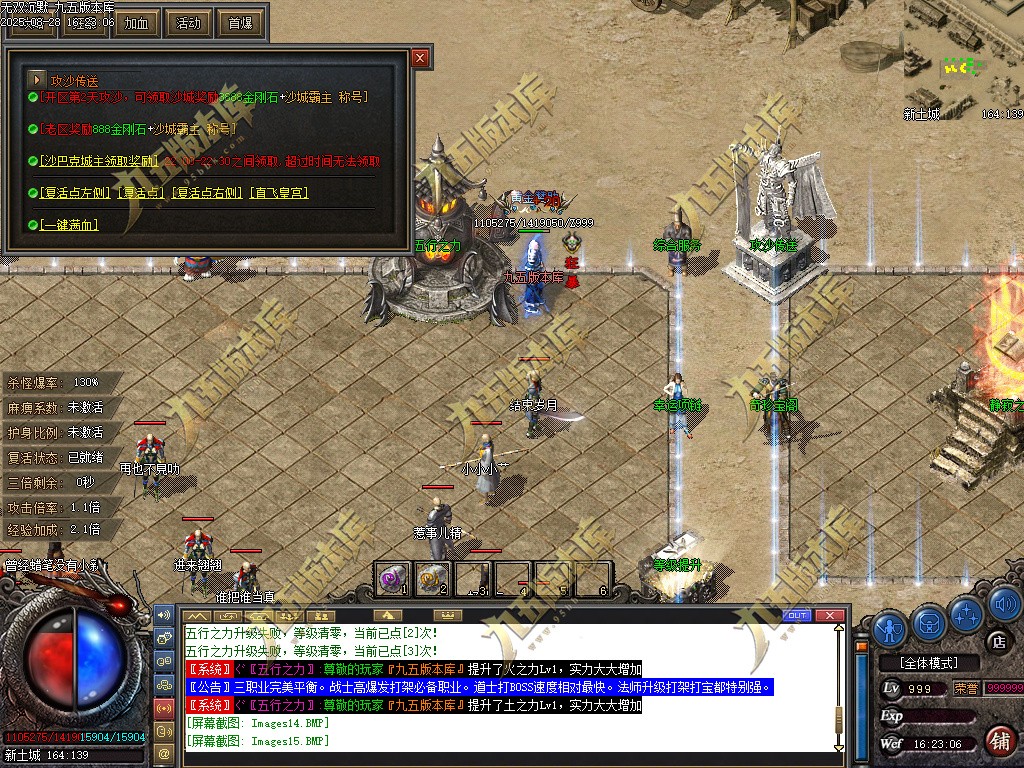Open the skills sparkle icon
The width and height of the screenshot is (1024, 768).
click(x=966, y=614)
